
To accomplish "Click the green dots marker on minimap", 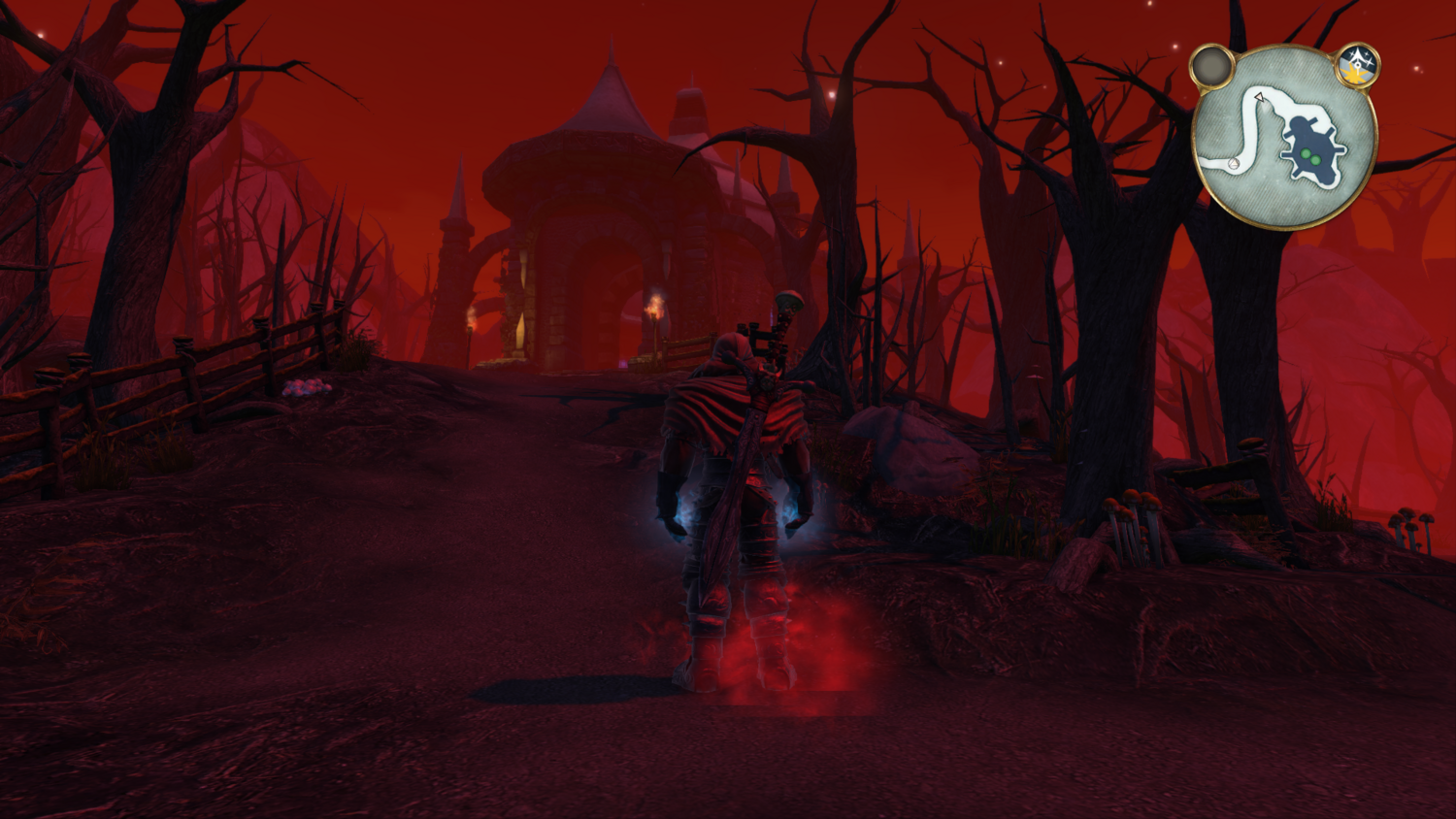I will tap(1310, 155).
